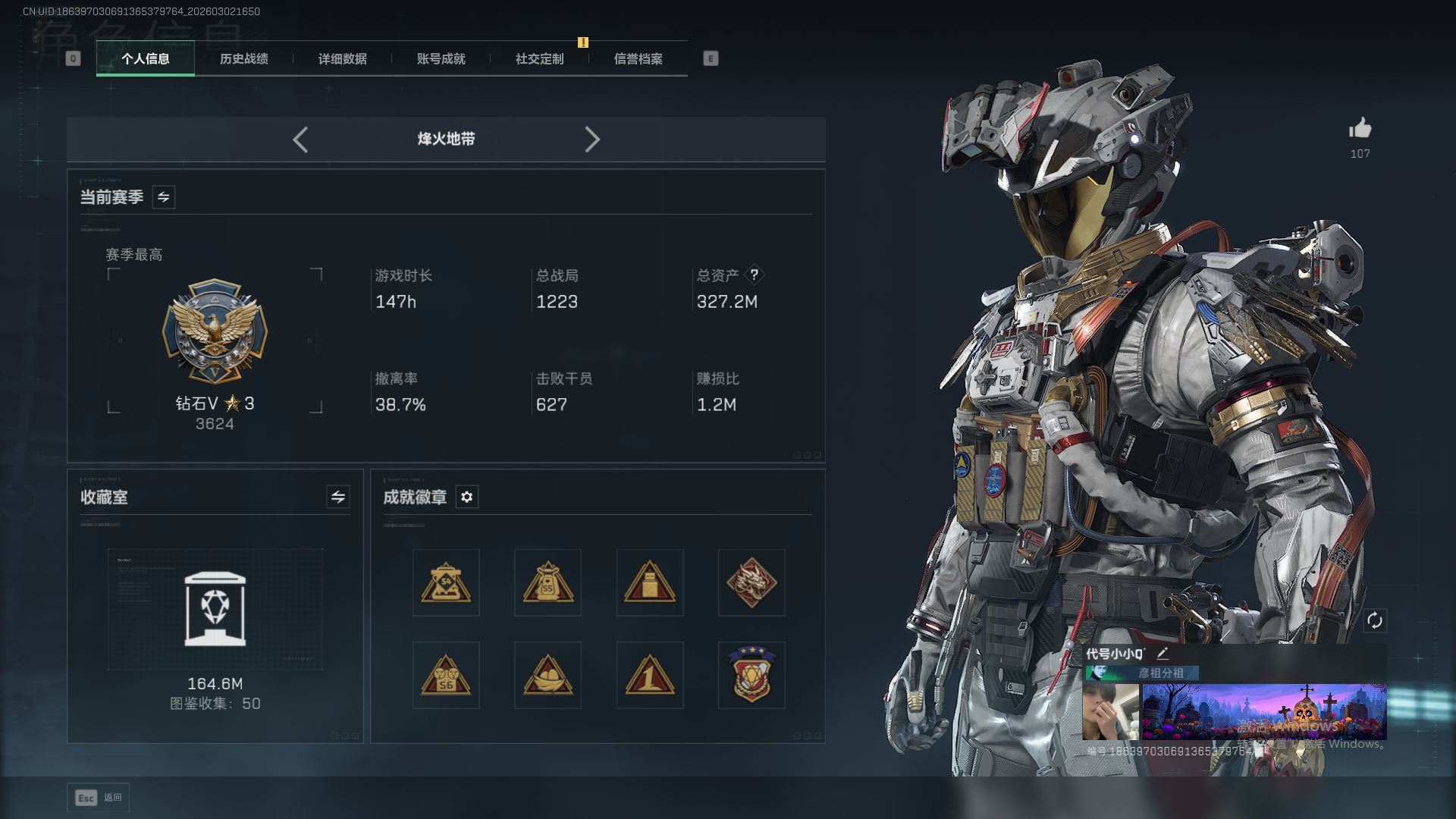The image size is (1456, 819).
Task: Click the rotate character model button
Action: pyautogui.click(x=1374, y=620)
